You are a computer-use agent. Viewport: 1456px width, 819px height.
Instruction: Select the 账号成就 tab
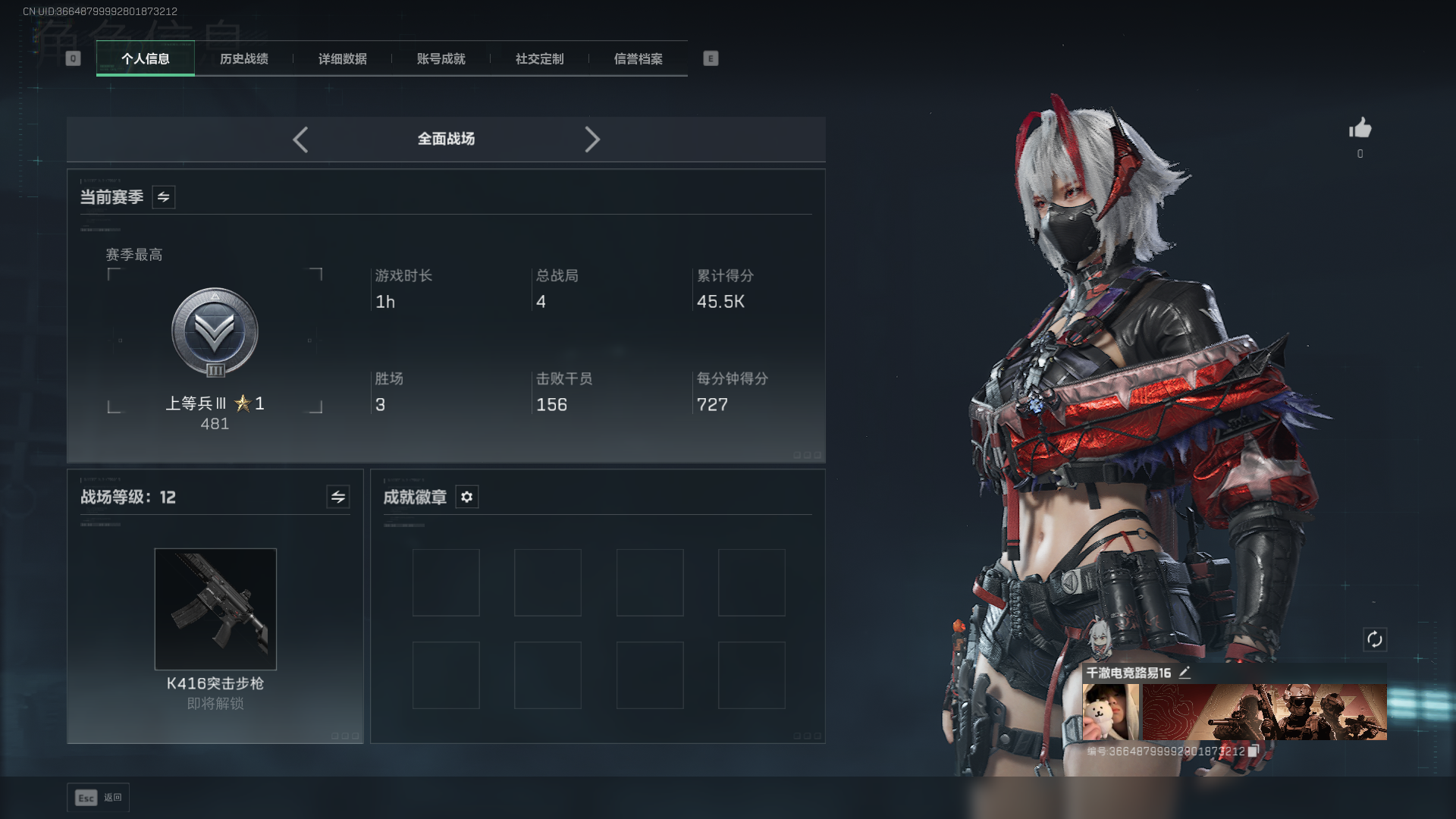click(x=441, y=59)
